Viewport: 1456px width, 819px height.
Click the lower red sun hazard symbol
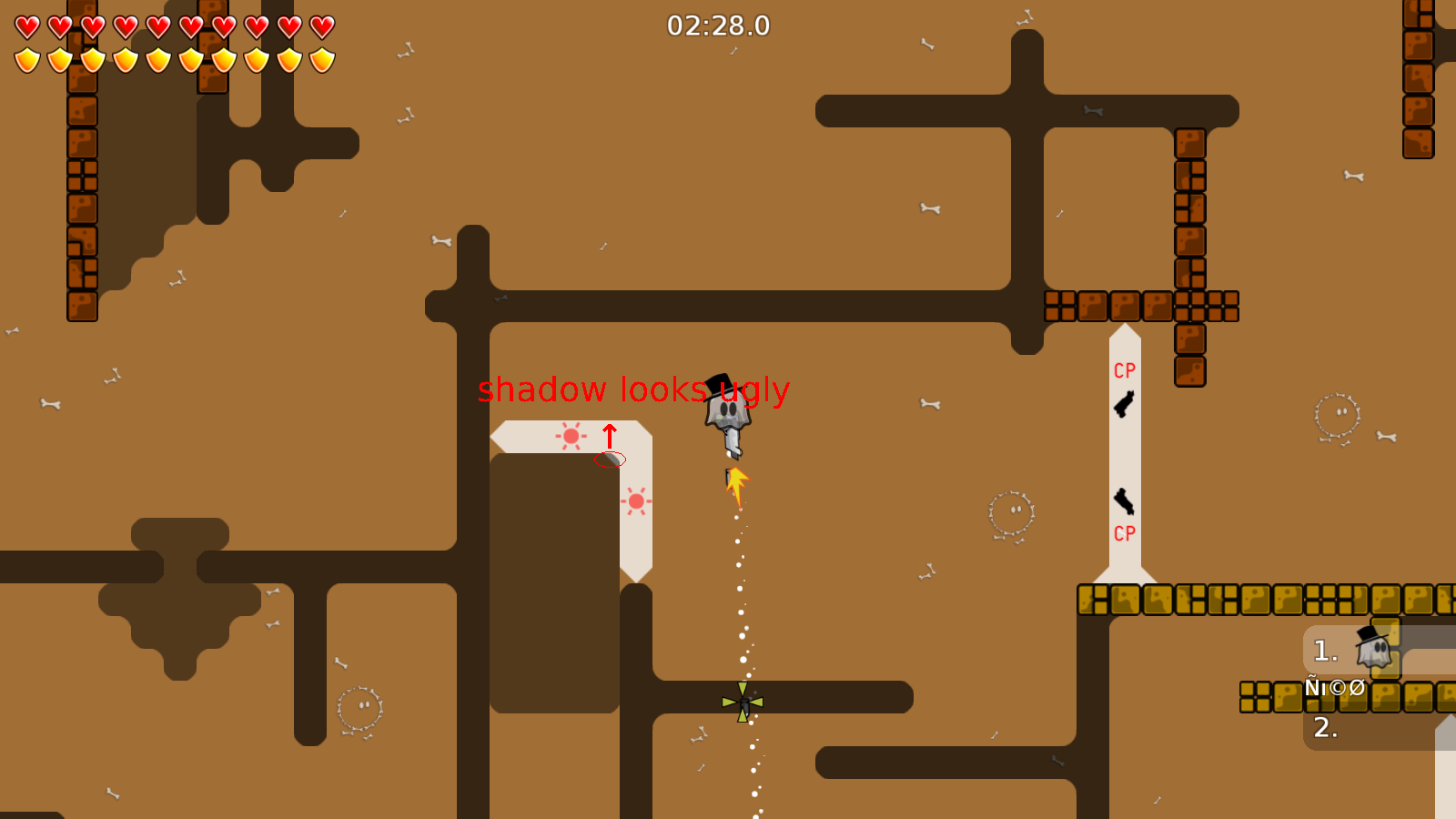635,500
